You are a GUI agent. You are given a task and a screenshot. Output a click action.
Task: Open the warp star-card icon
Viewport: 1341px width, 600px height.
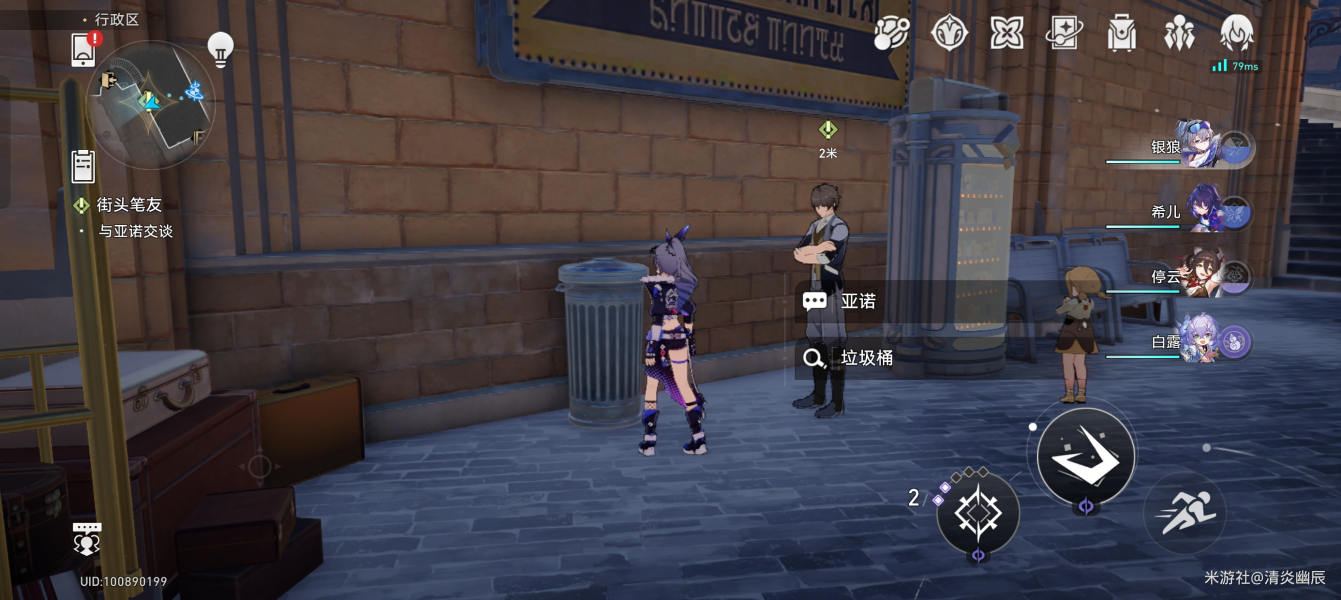coord(1064,34)
